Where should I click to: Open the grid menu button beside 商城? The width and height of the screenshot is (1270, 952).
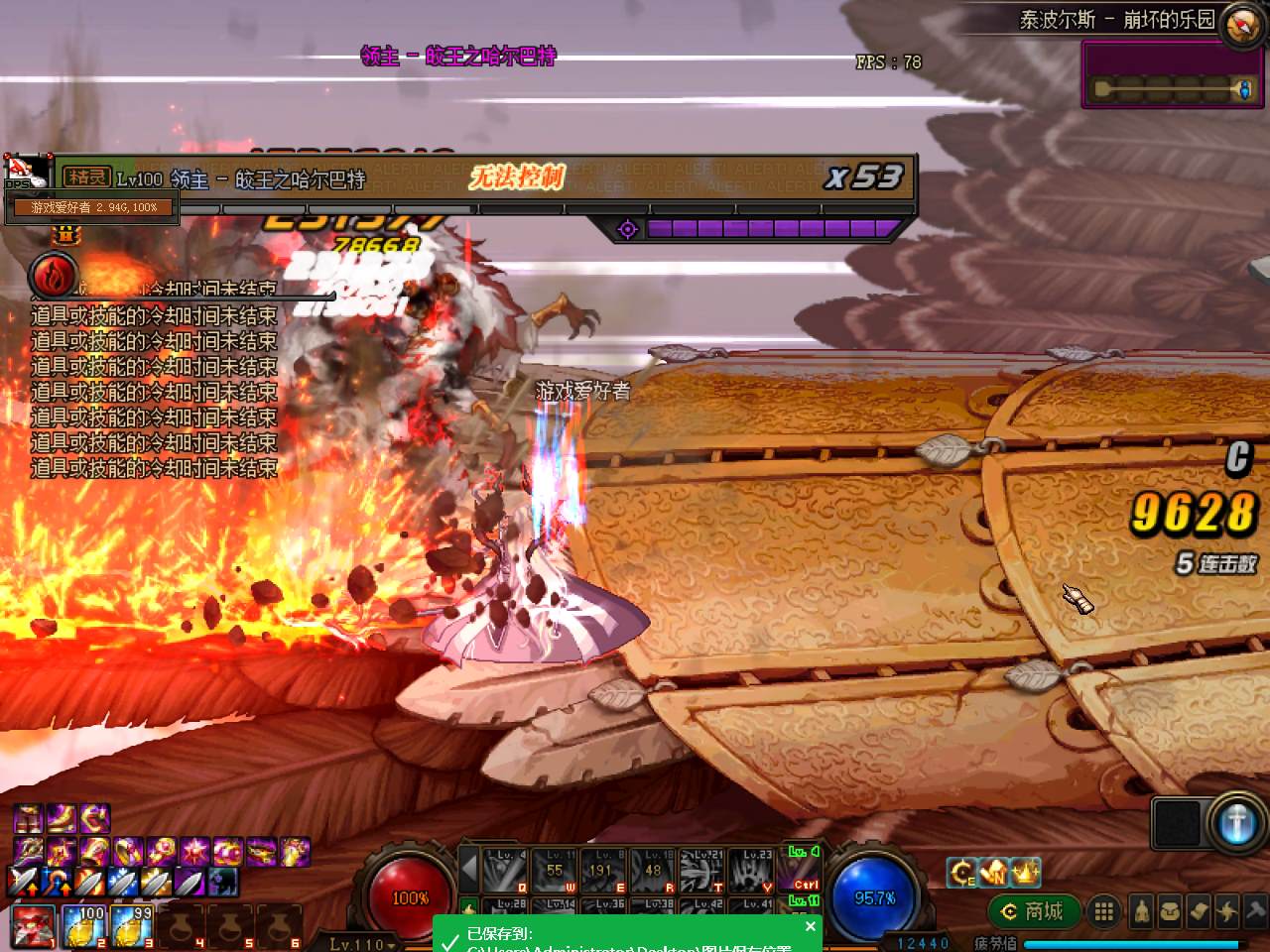(1102, 910)
